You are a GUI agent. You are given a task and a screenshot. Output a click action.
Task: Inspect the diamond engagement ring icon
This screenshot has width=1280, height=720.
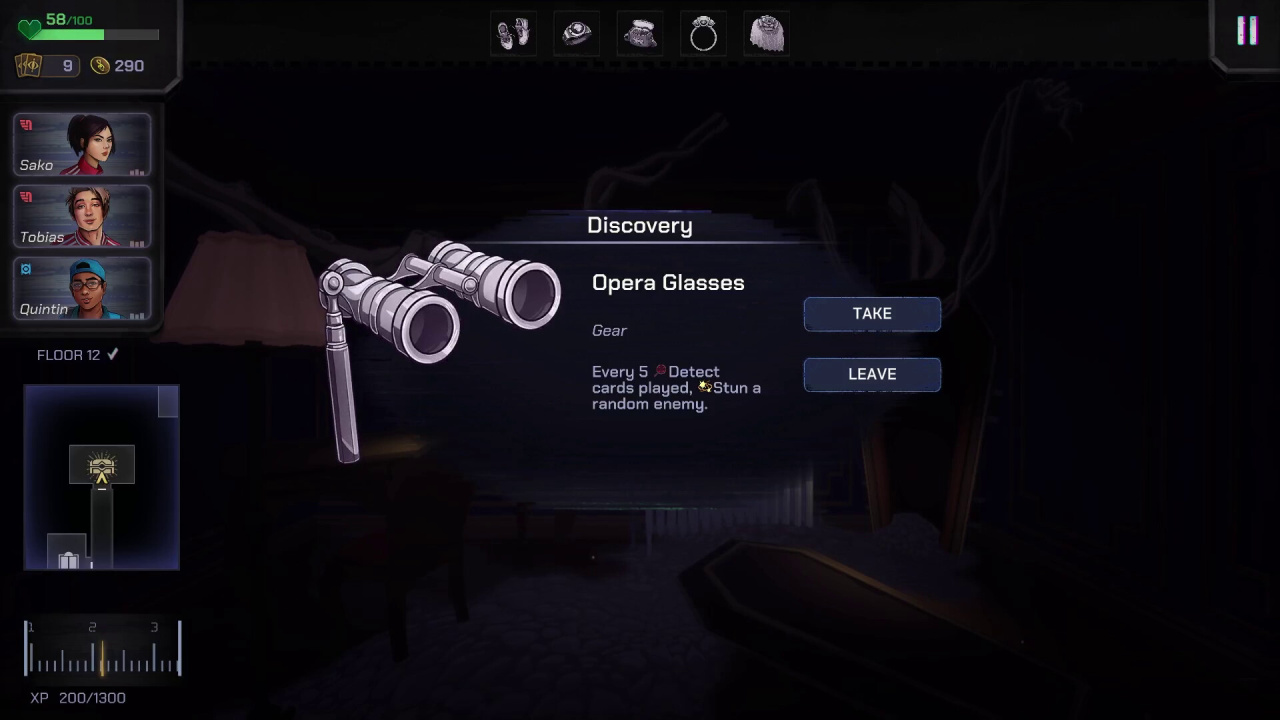703,35
